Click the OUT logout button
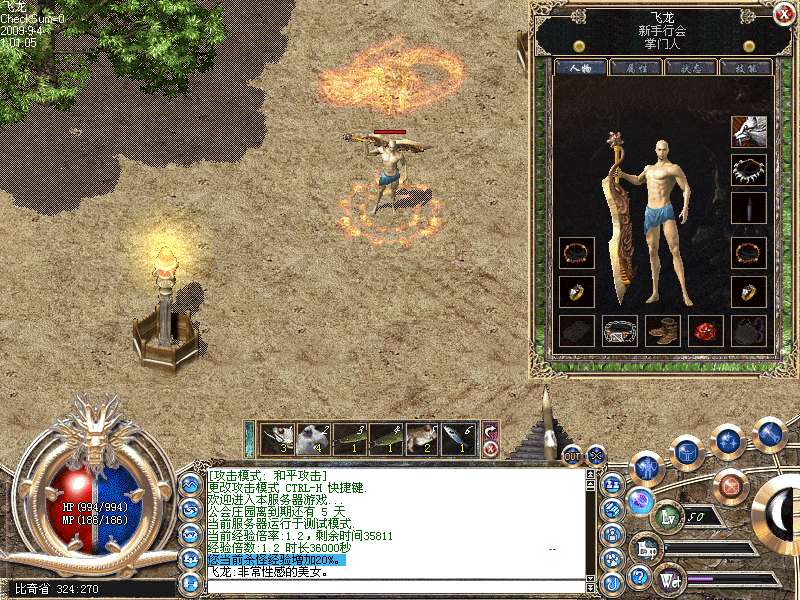The width and height of the screenshot is (800, 600). coord(571,455)
